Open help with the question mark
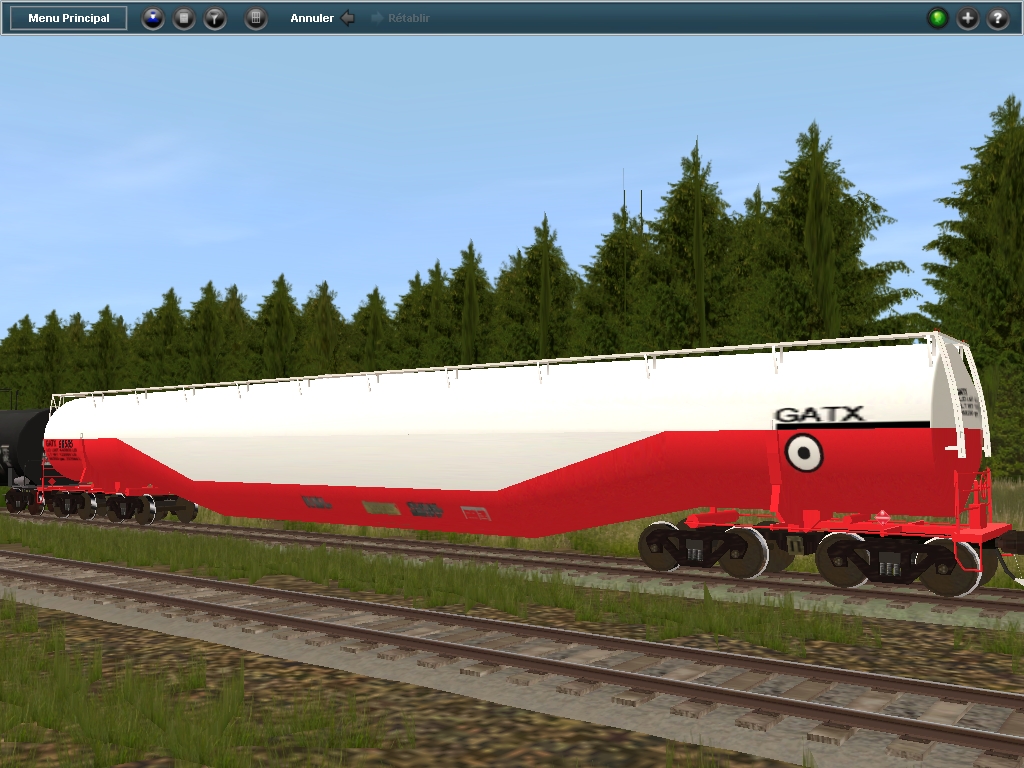Viewport: 1024px width, 768px height. coord(997,18)
